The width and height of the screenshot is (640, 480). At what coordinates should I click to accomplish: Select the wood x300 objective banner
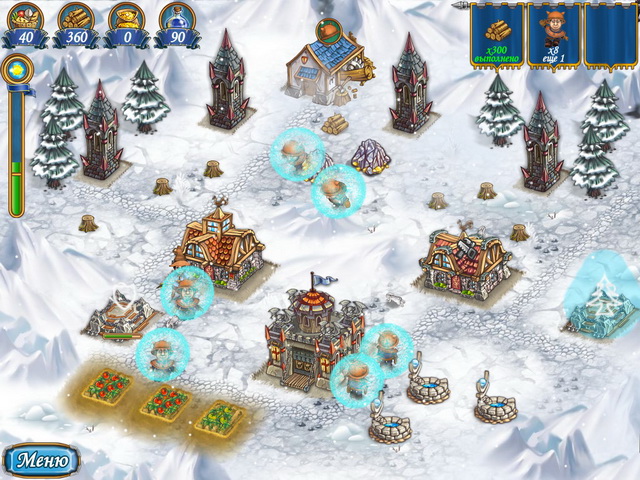497,34
